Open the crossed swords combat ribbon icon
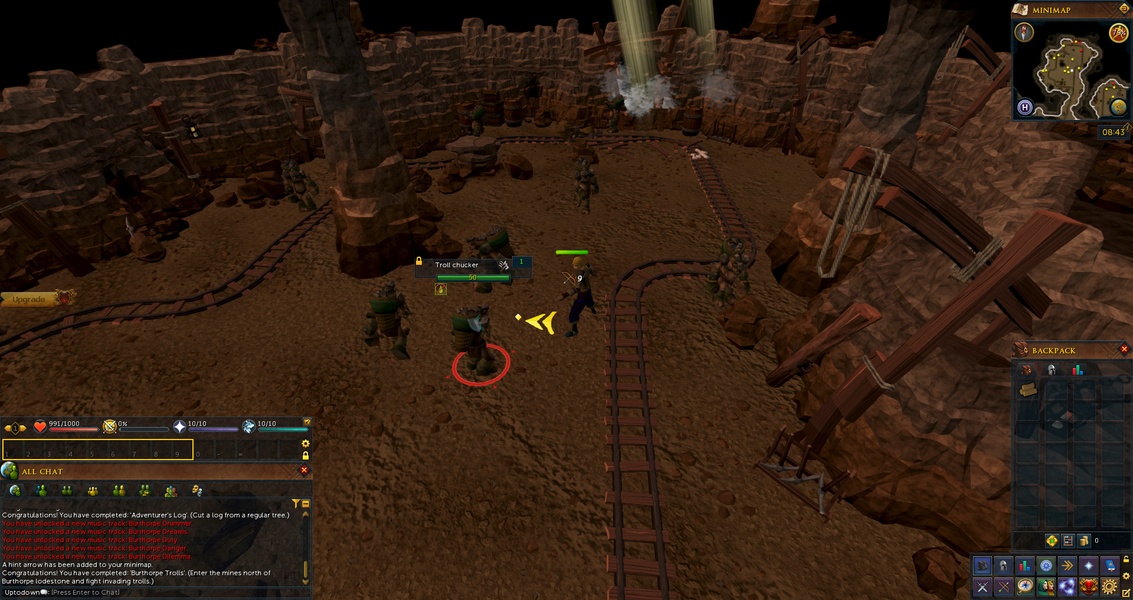 click(983, 586)
